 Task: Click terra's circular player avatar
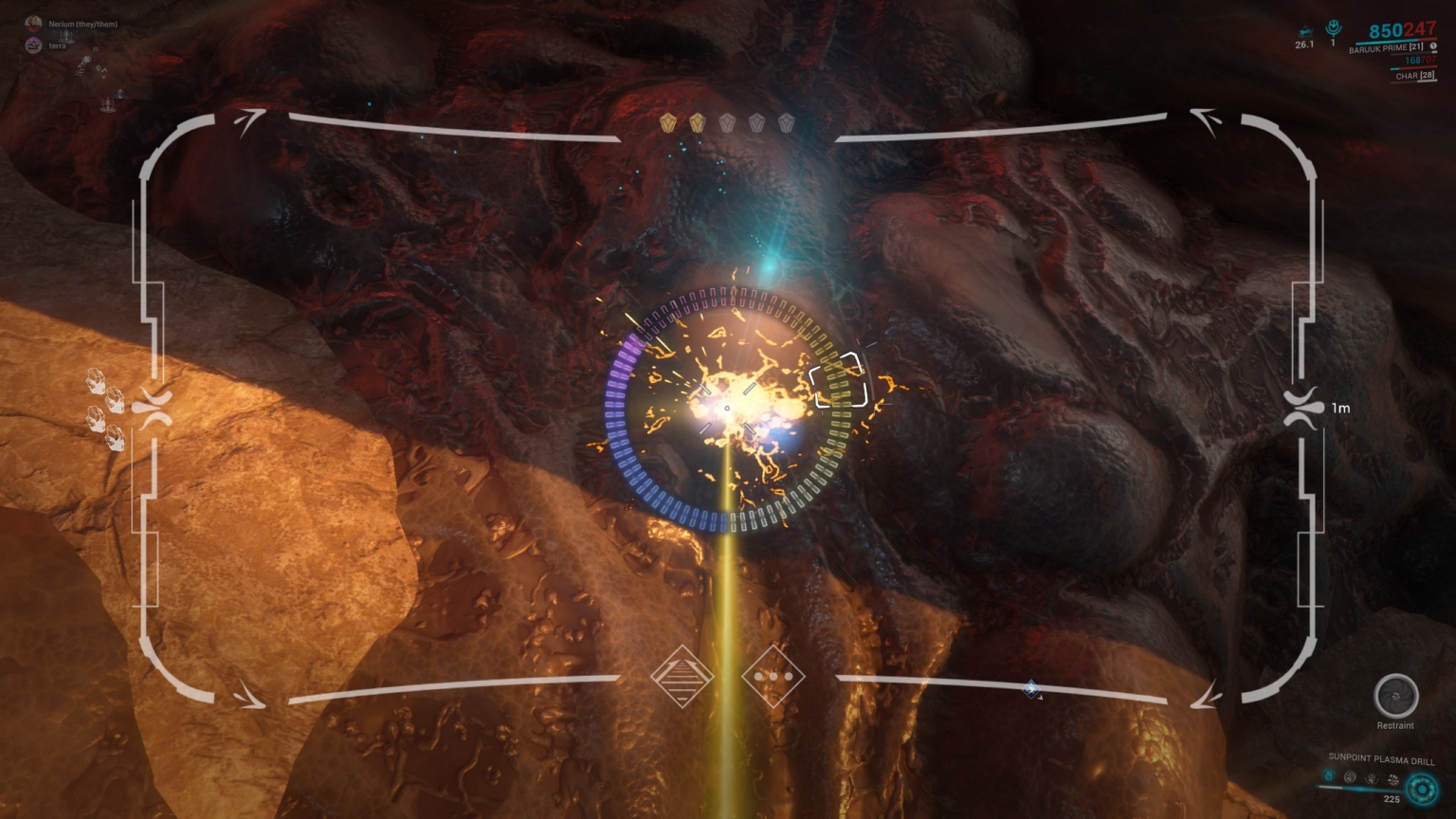33,46
